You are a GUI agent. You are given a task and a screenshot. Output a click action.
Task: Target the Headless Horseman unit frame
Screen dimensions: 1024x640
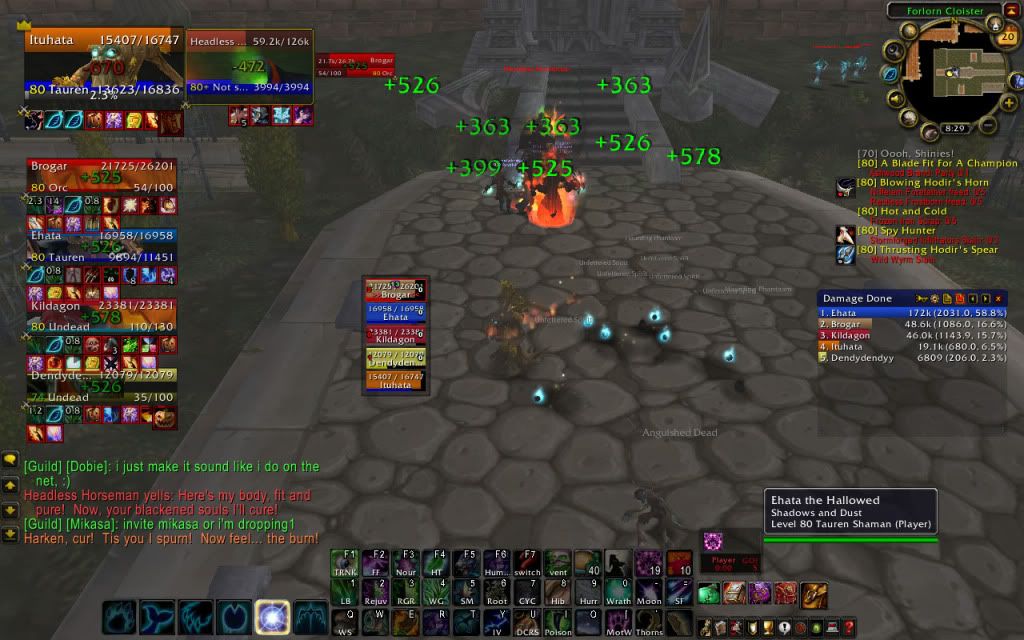(250, 66)
